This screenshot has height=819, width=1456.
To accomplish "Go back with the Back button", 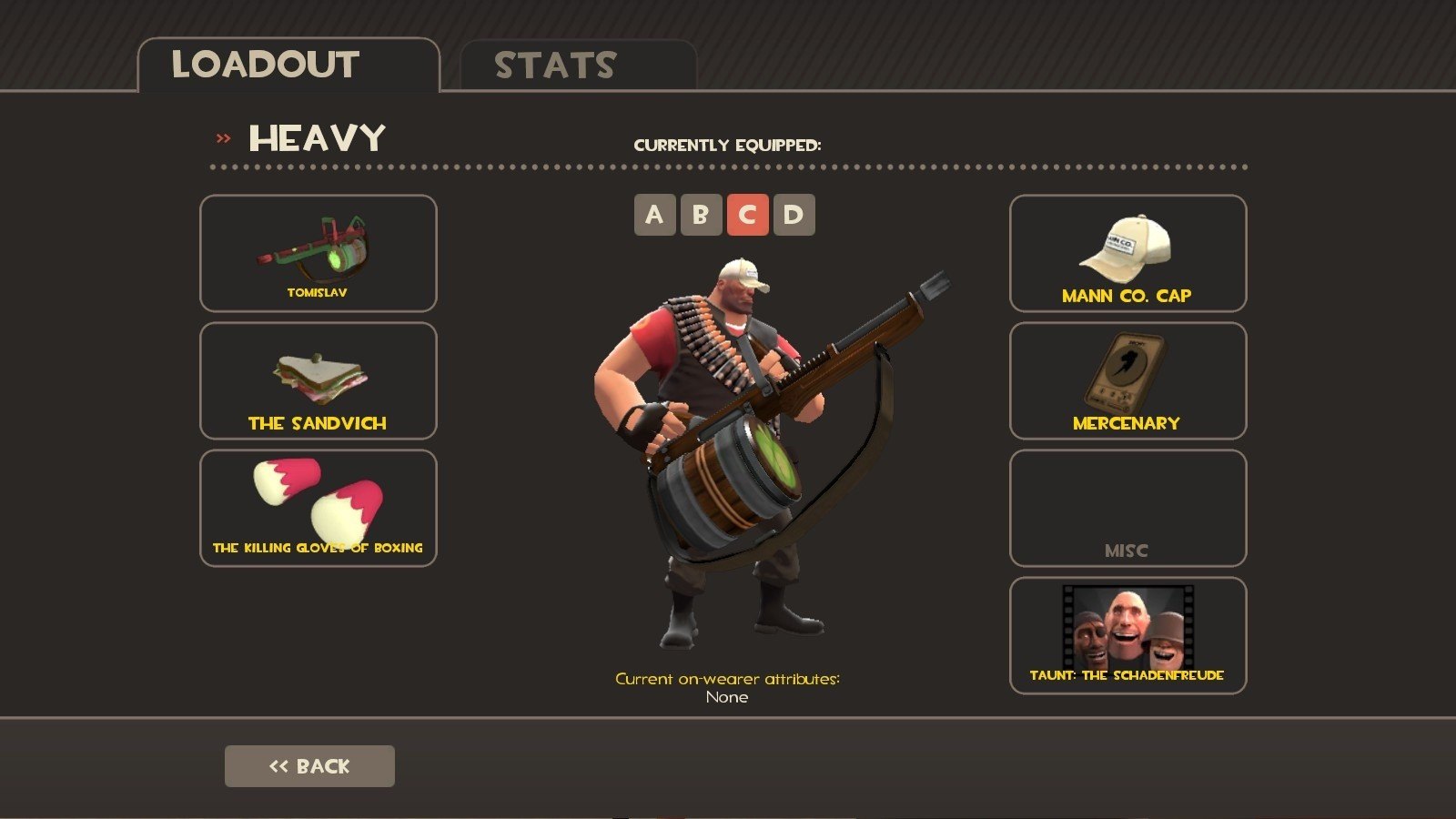I will (309, 766).
